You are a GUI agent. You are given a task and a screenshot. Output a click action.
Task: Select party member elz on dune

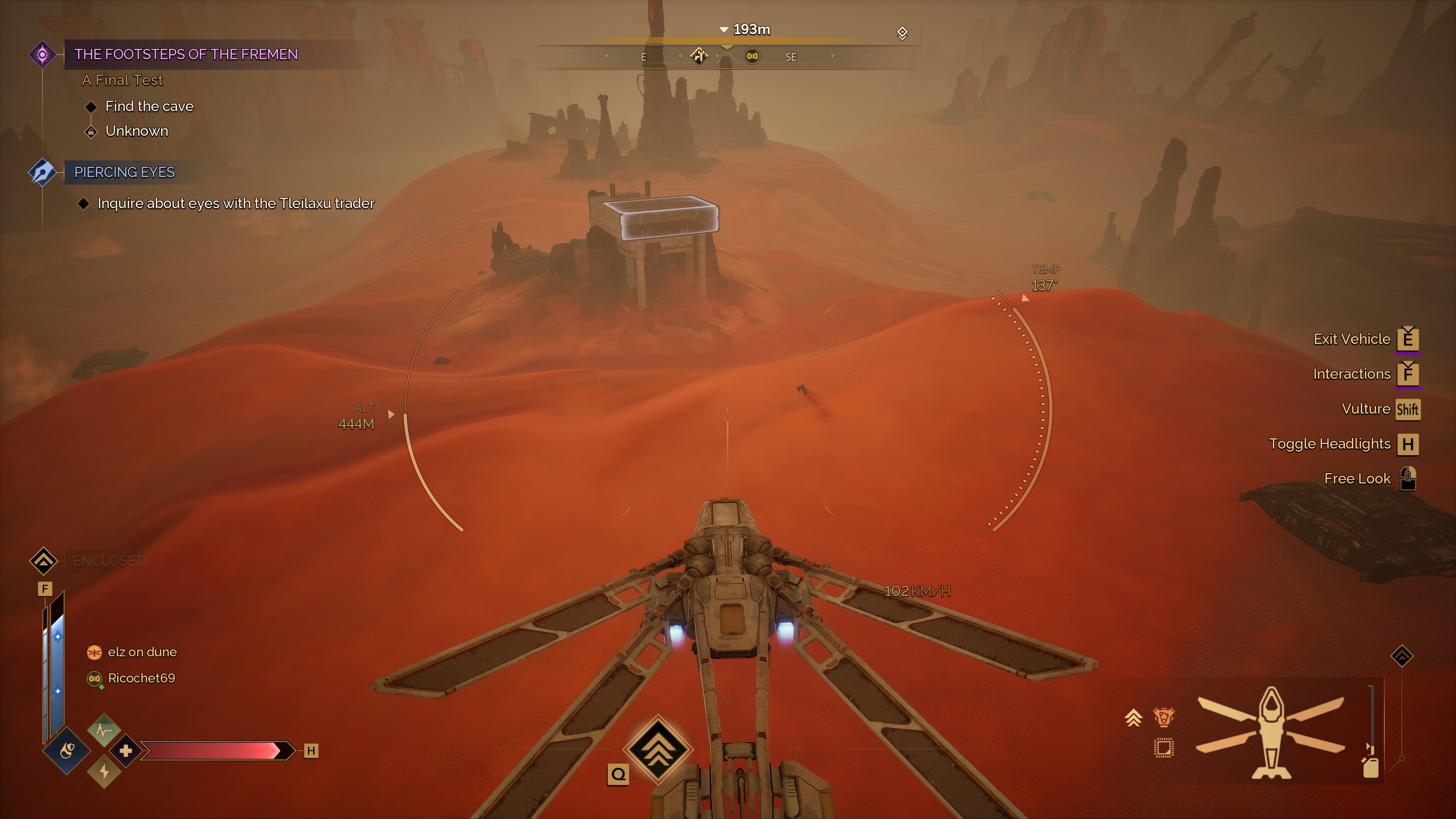(141, 652)
